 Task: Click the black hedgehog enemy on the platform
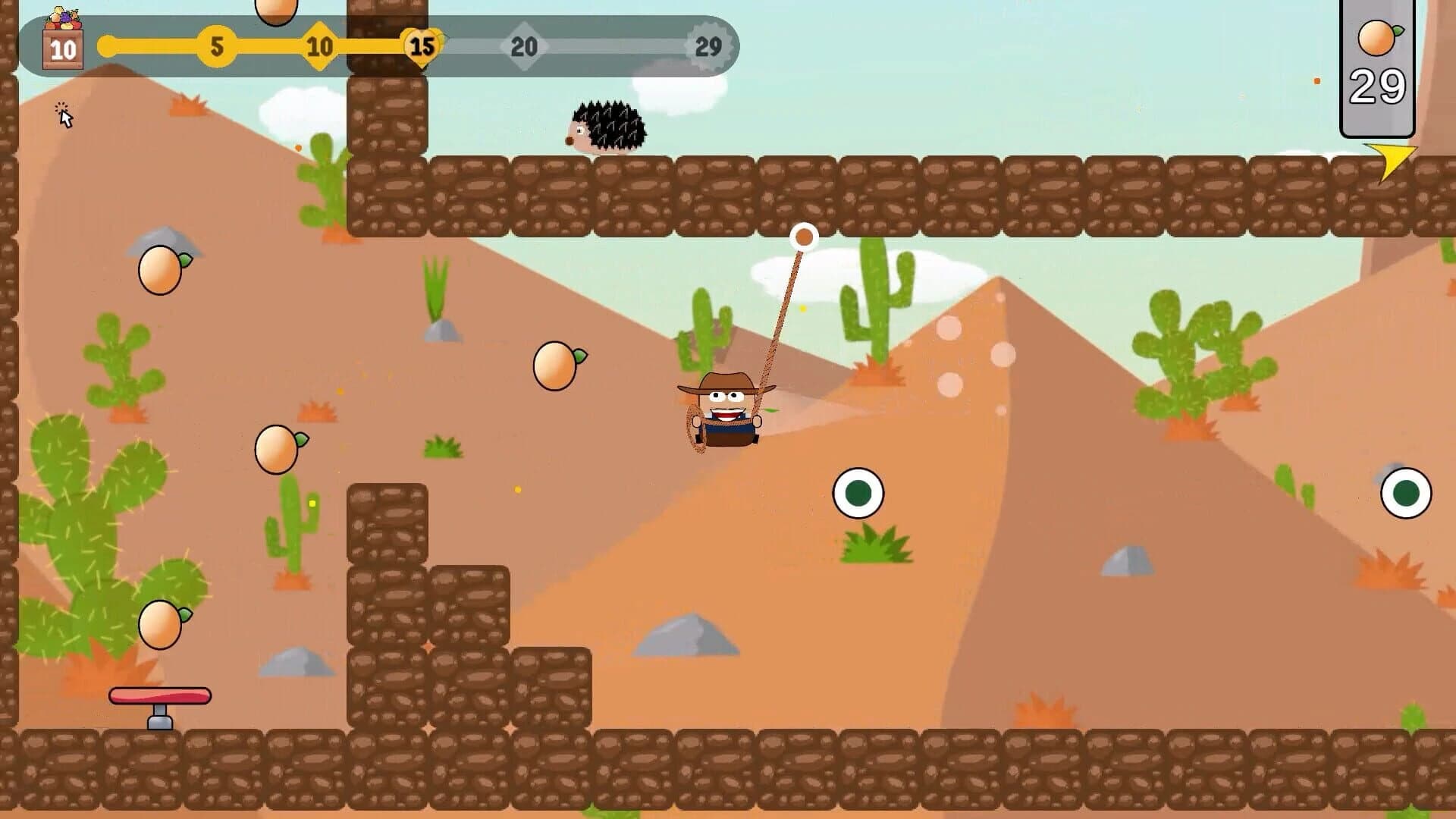(x=607, y=125)
